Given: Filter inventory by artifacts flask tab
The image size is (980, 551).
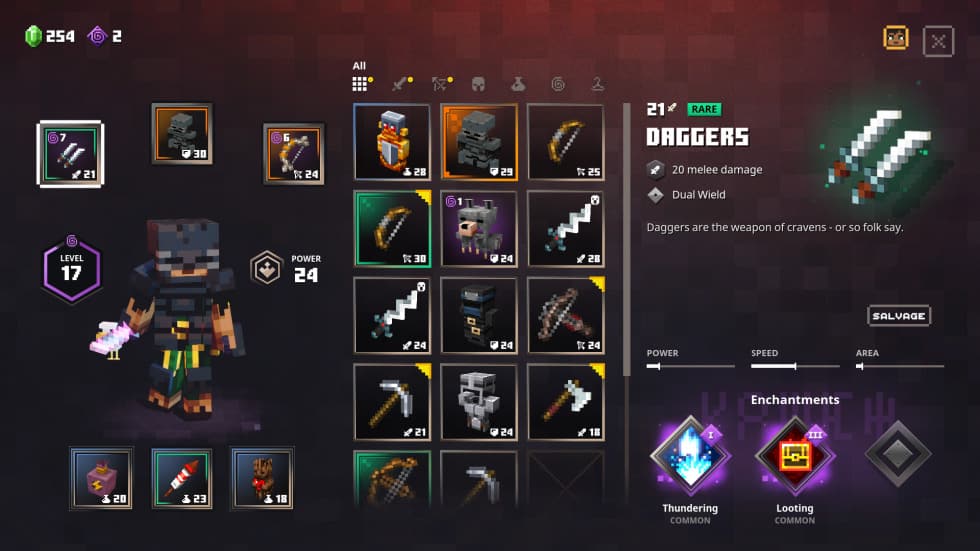Looking at the screenshot, I should pos(518,84).
